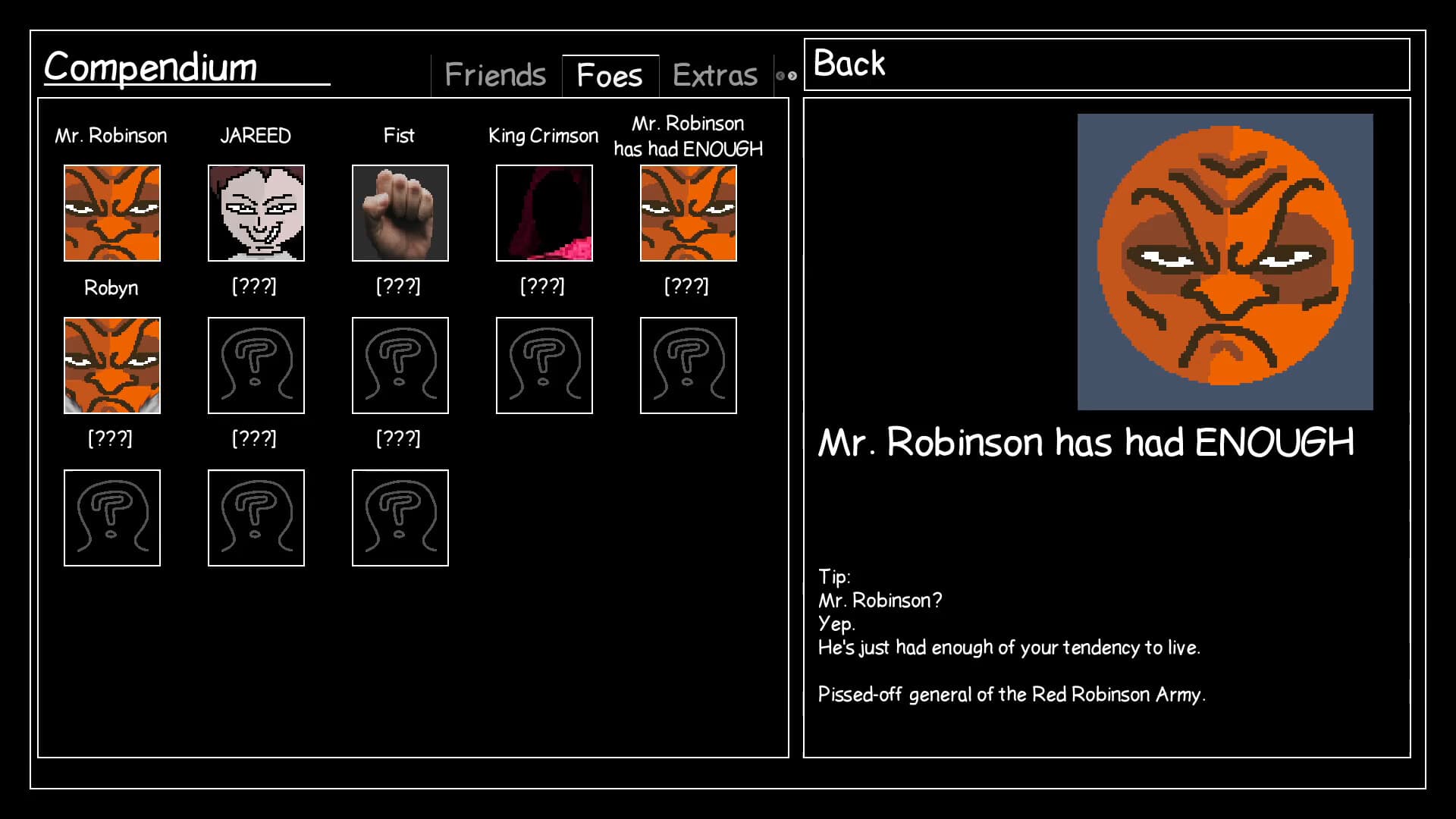The image size is (1456, 819).
Task: Open the locked slot beneath JAREED
Action: point(256,366)
